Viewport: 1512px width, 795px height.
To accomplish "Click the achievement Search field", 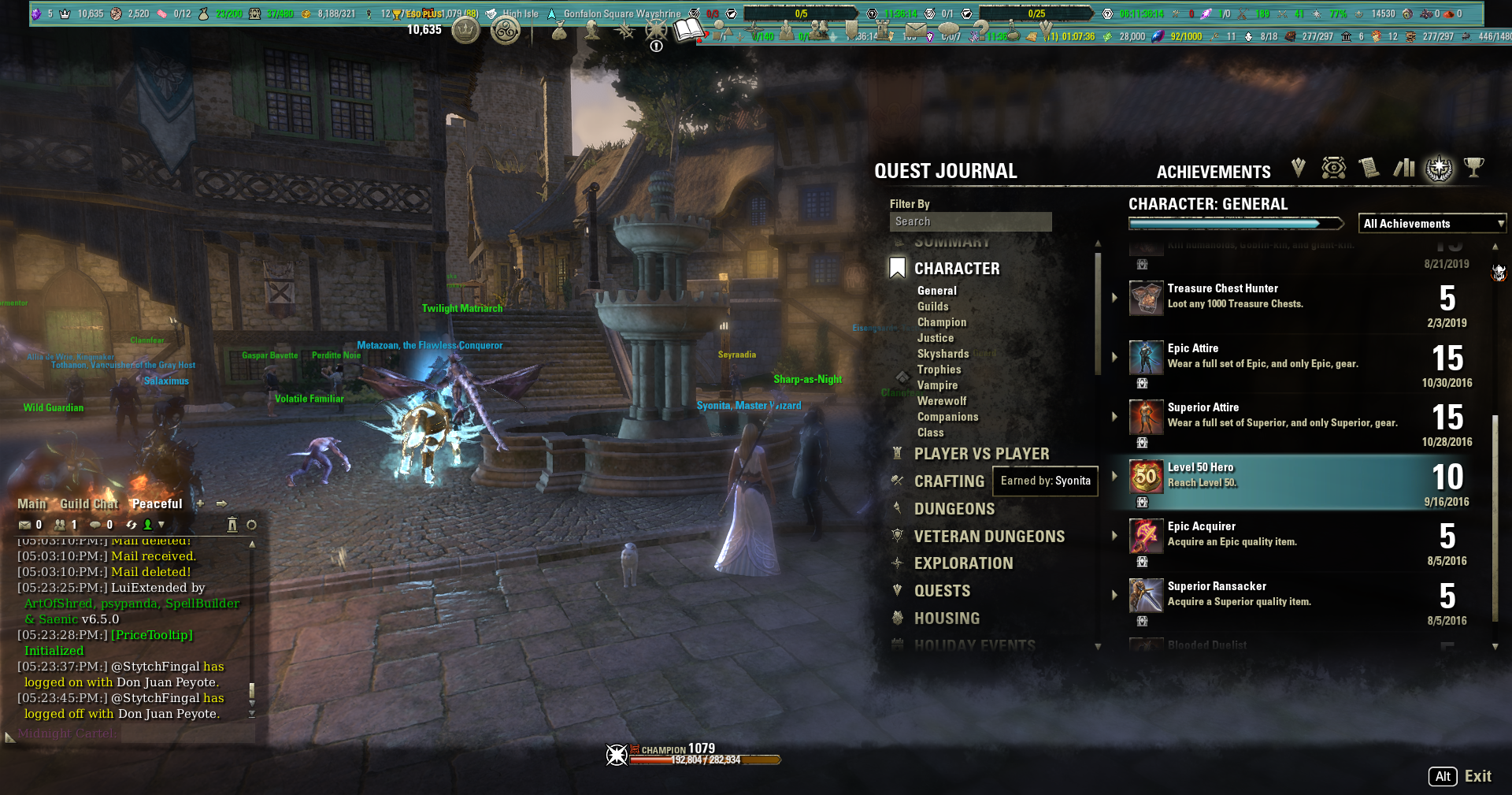I will tap(970, 222).
